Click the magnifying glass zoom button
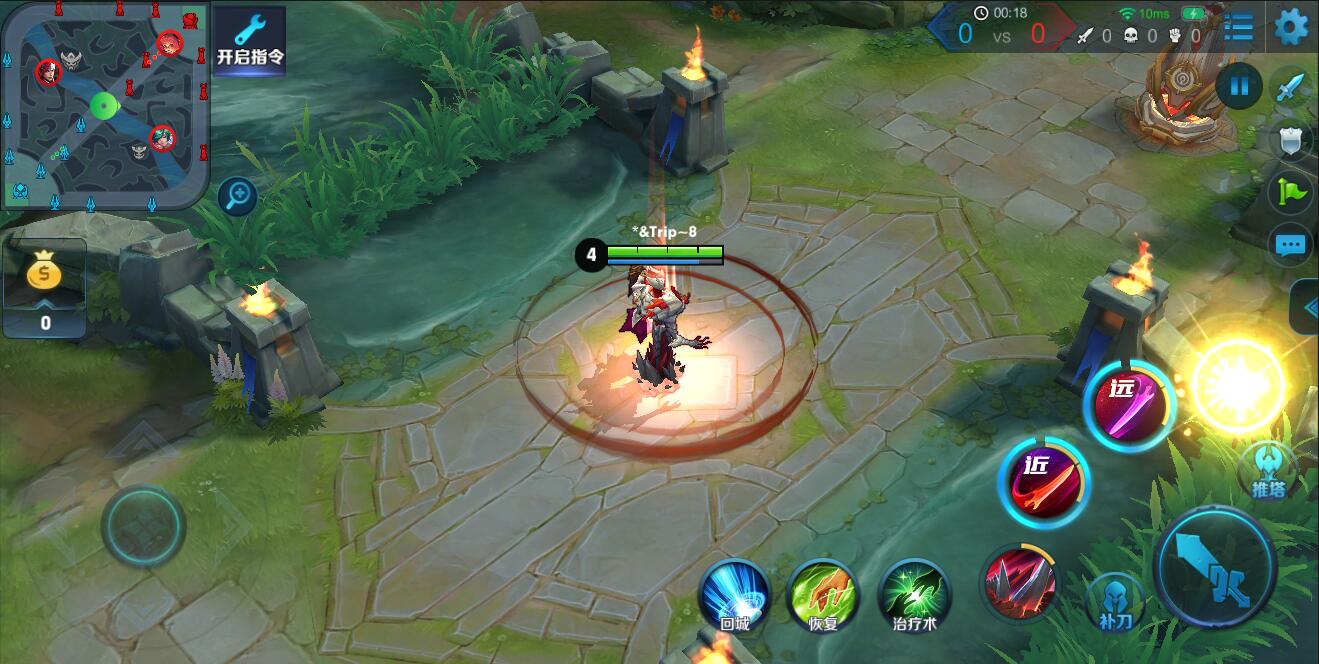 pyautogui.click(x=237, y=195)
